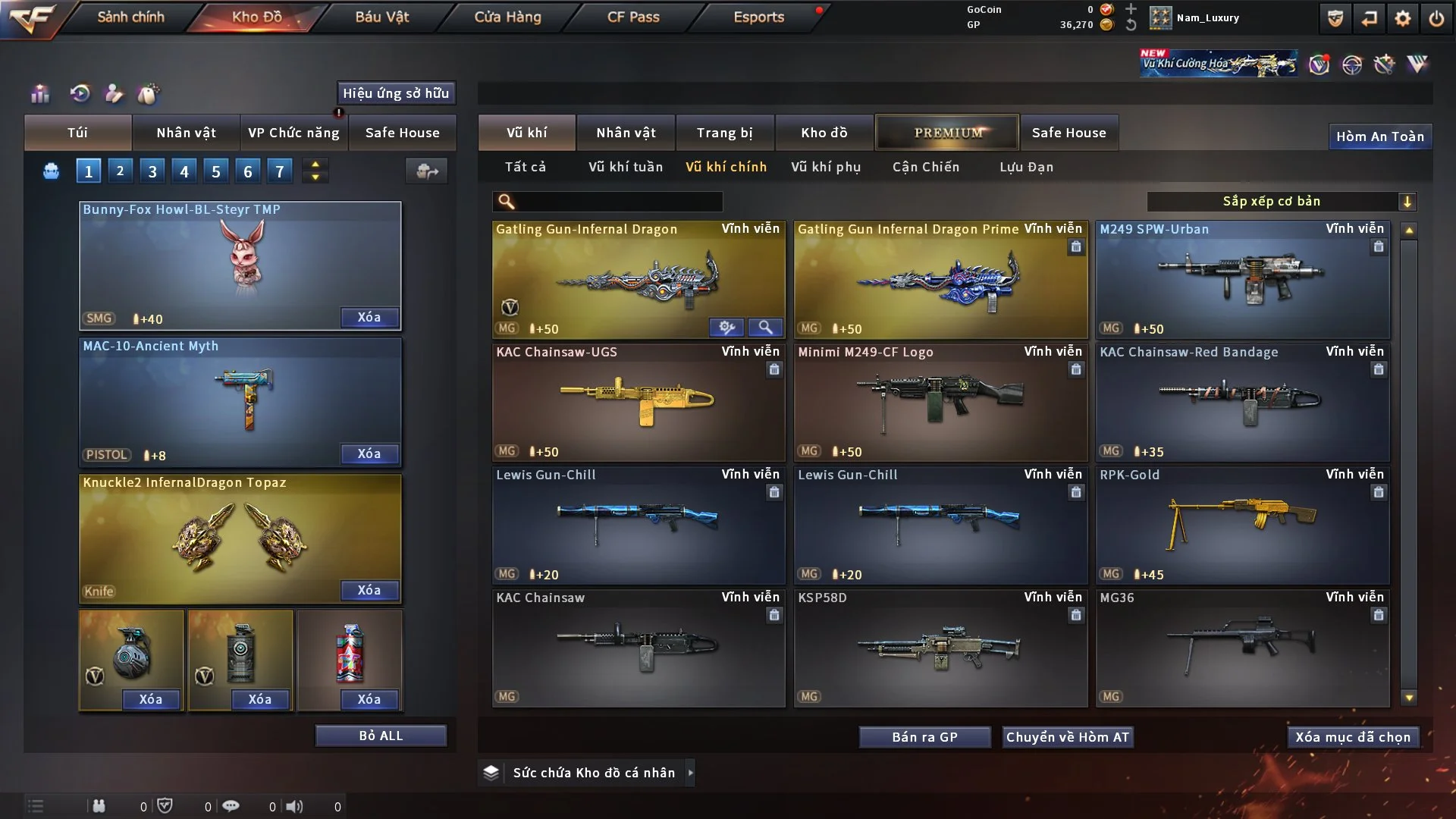The image size is (1456, 819).
Task: Click Chuyển về Hòm AT button
Action: (x=1067, y=737)
